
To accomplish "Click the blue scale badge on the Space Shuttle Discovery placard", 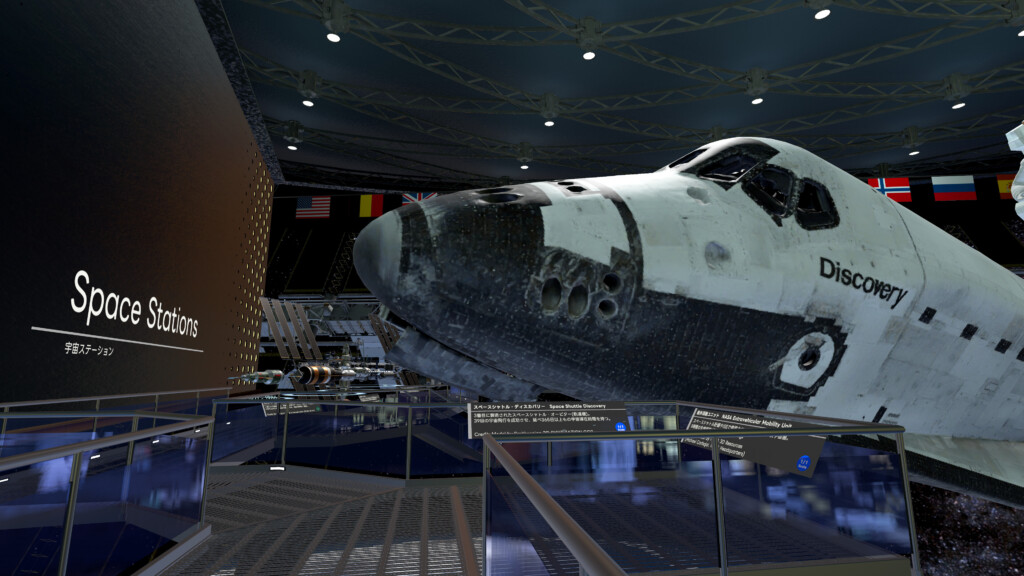I will (621, 427).
